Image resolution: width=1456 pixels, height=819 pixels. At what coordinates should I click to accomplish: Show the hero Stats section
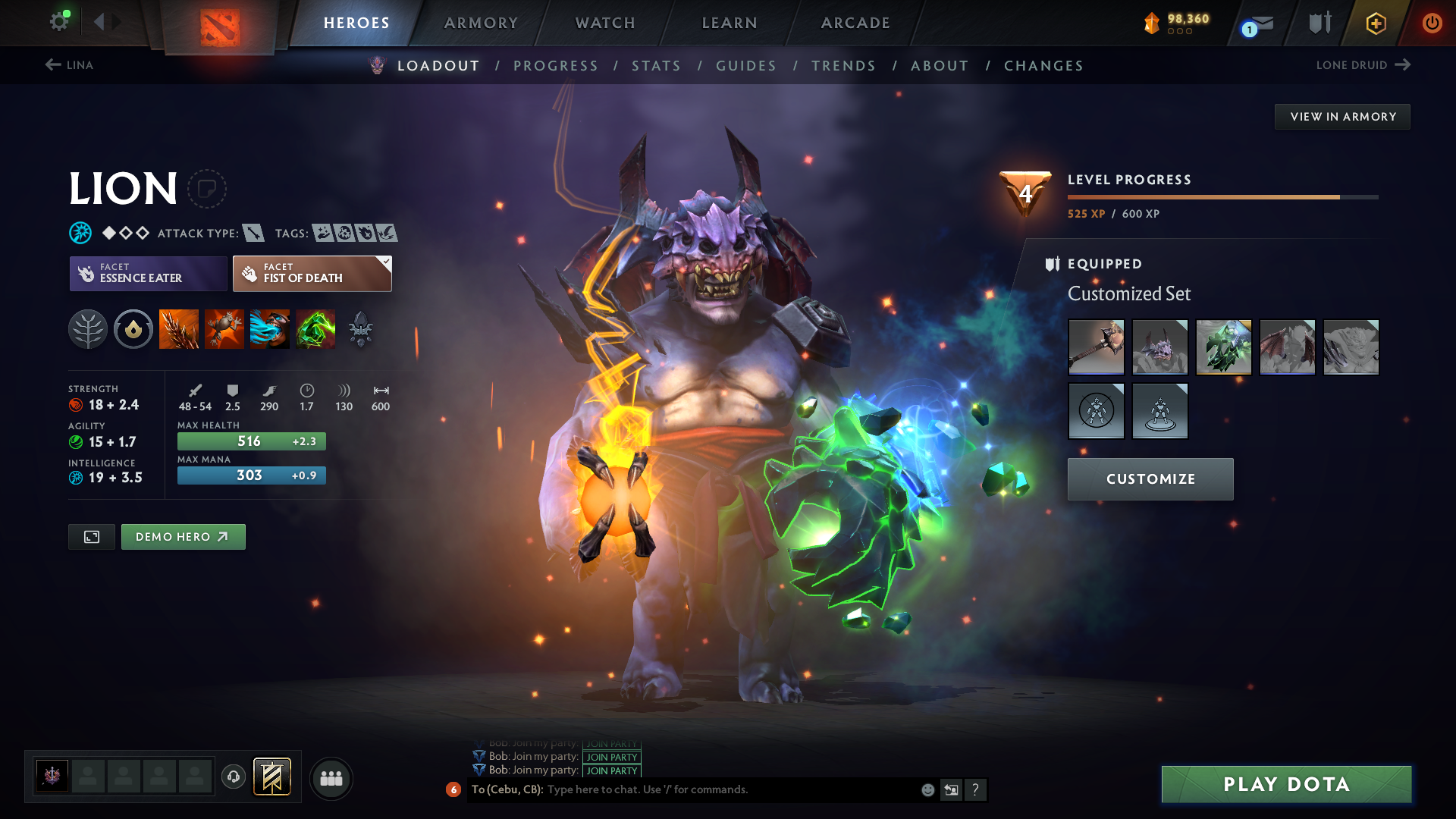pyautogui.click(x=656, y=66)
